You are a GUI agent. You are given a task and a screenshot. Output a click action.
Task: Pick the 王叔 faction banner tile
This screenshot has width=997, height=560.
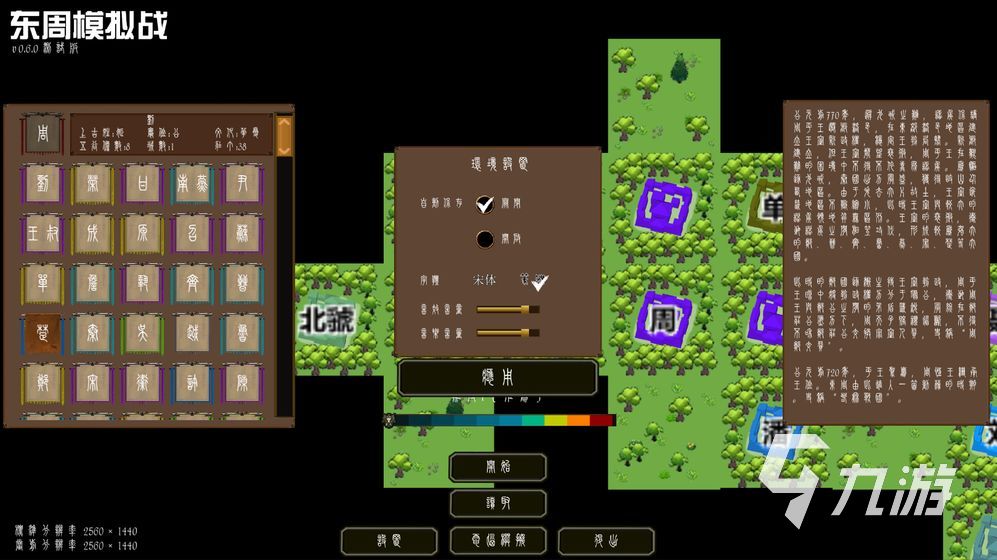coord(42,234)
